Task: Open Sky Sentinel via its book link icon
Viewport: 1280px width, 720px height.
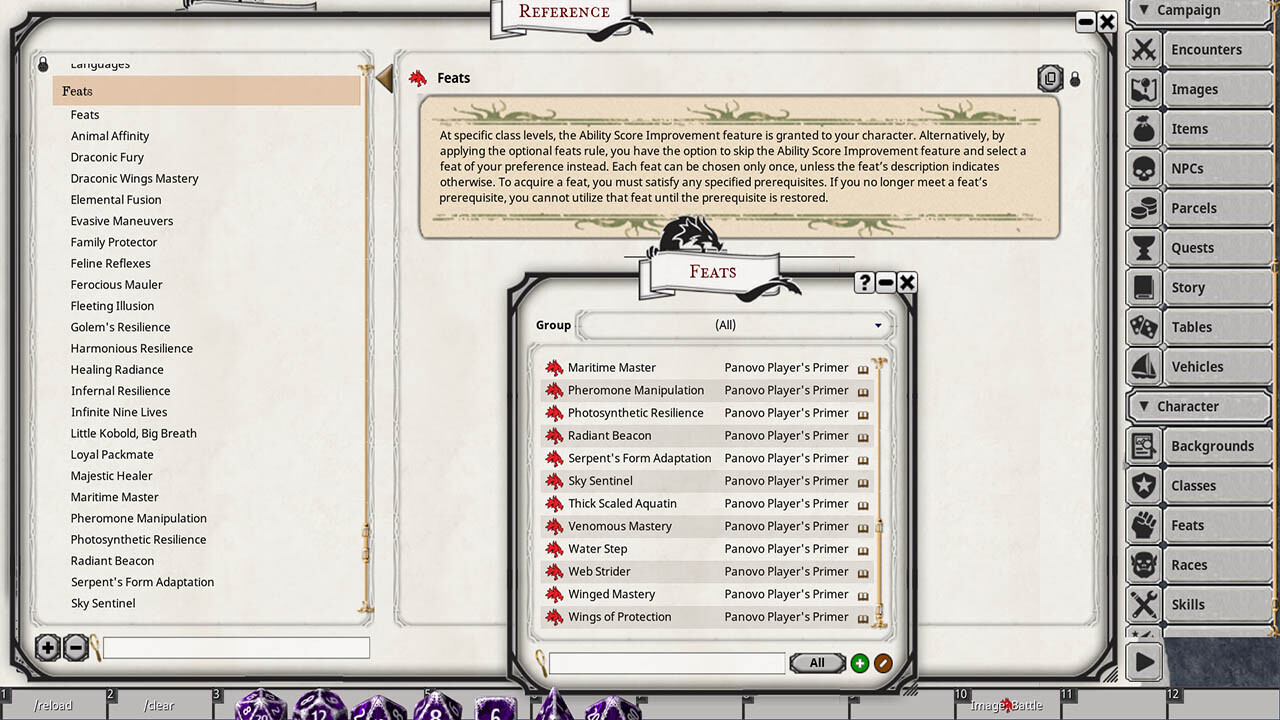Action: click(x=863, y=481)
